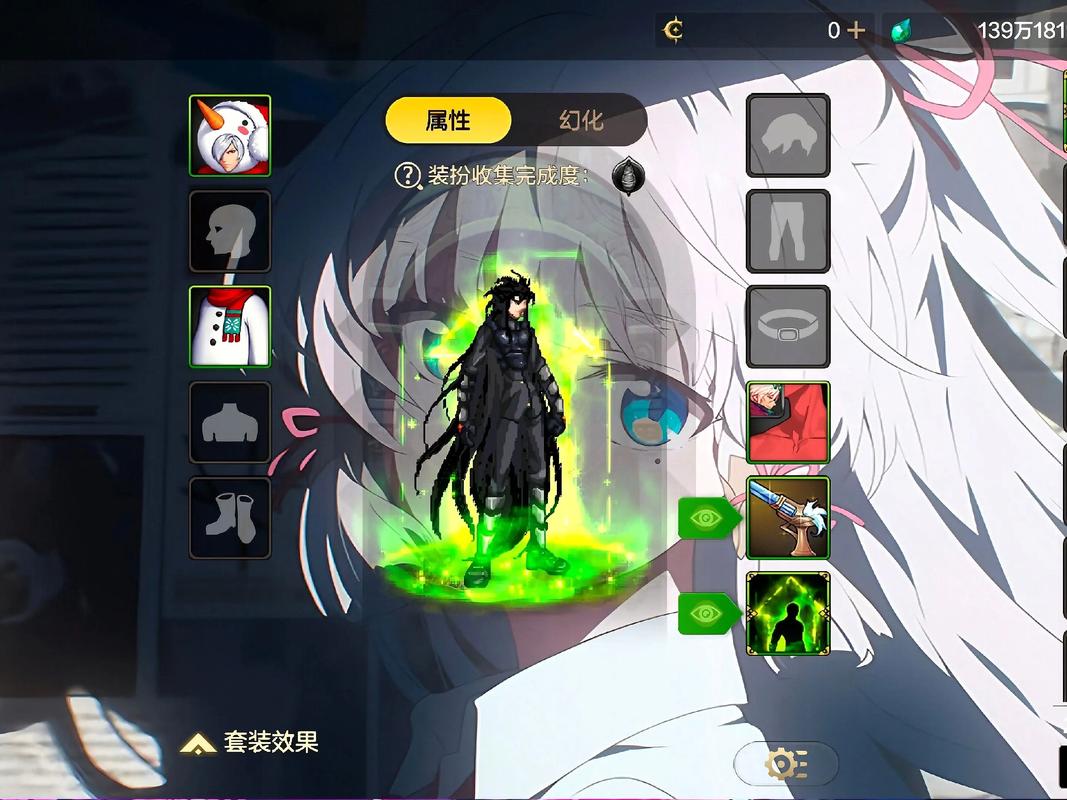1067x800 pixels.
Task: Open the gear settings button
Action: coord(786,765)
